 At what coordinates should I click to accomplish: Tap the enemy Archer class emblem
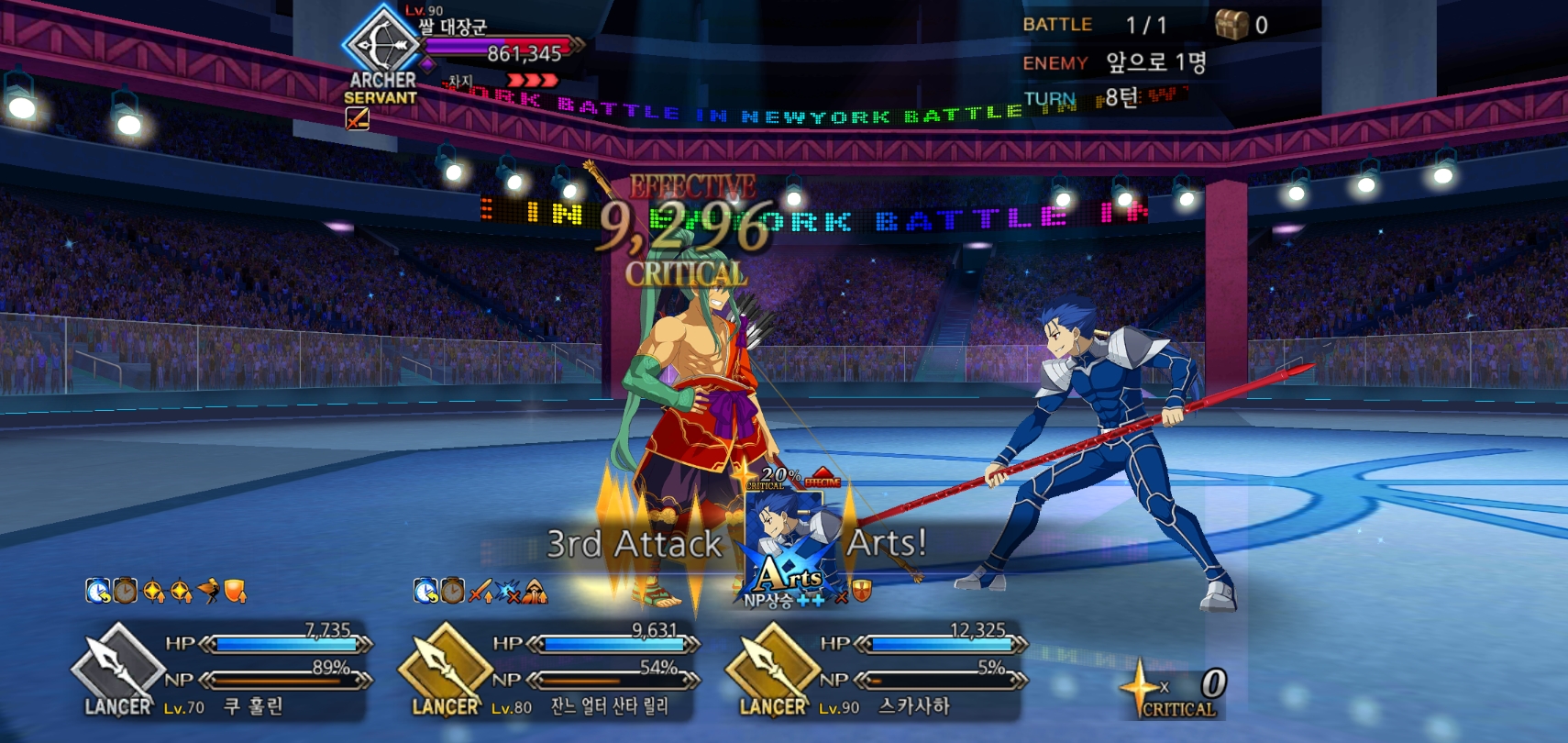381,41
